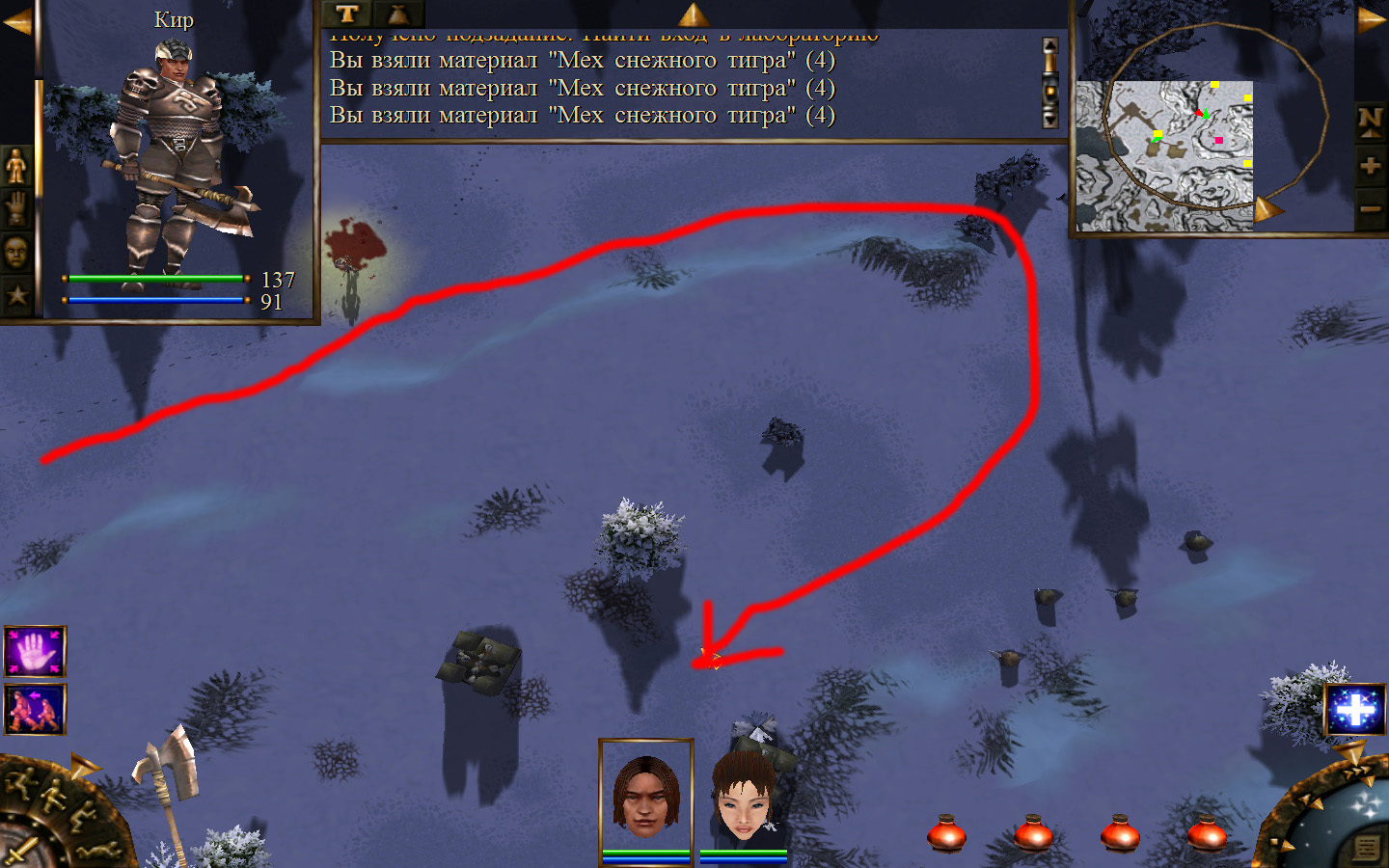The image size is (1389, 868).
Task: Collapse the character panel with the left arrow
Action: coord(16,21)
